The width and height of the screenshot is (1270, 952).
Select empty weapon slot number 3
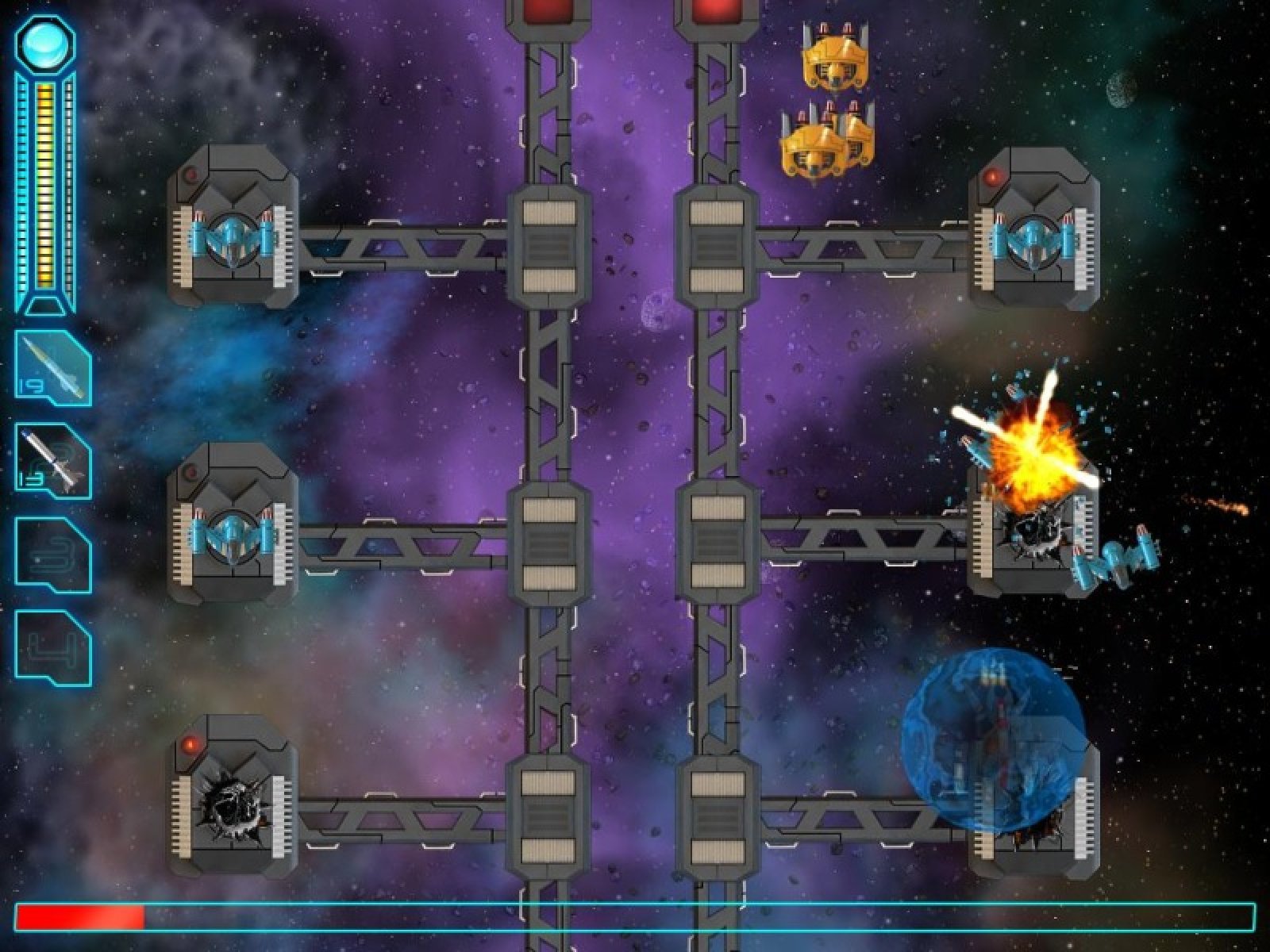(x=53, y=555)
